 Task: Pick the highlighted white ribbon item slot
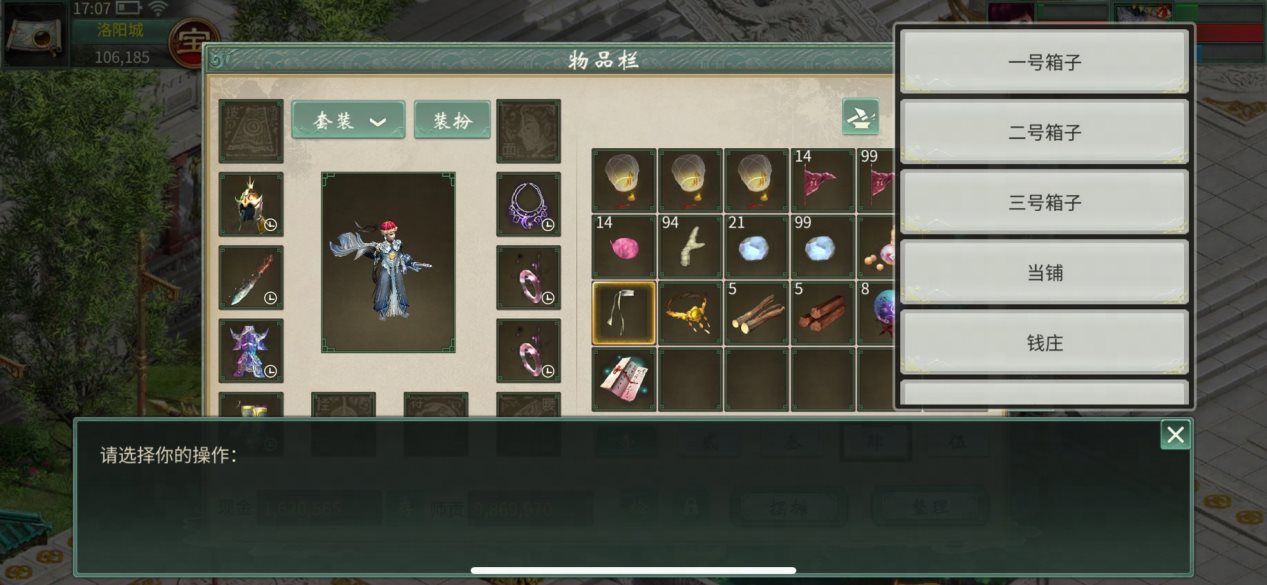624,313
